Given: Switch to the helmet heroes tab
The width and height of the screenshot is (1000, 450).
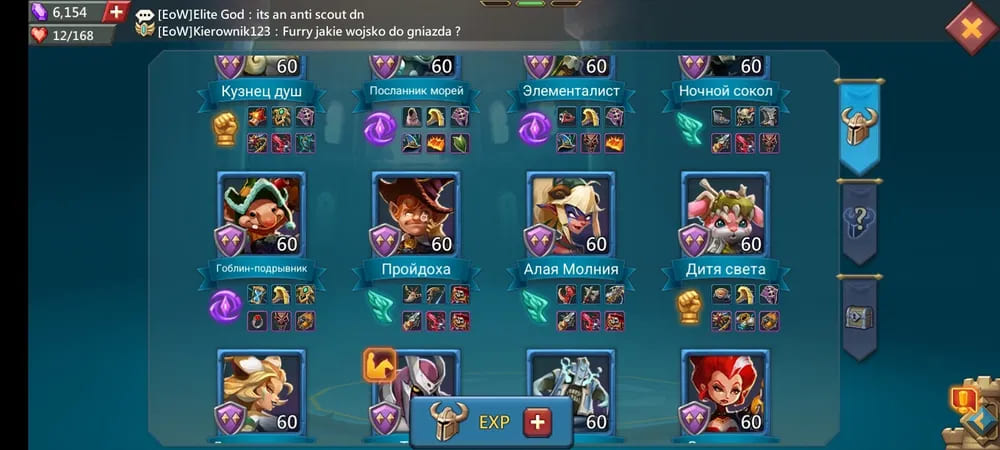Looking at the screenshot, I should click(858, 125).
